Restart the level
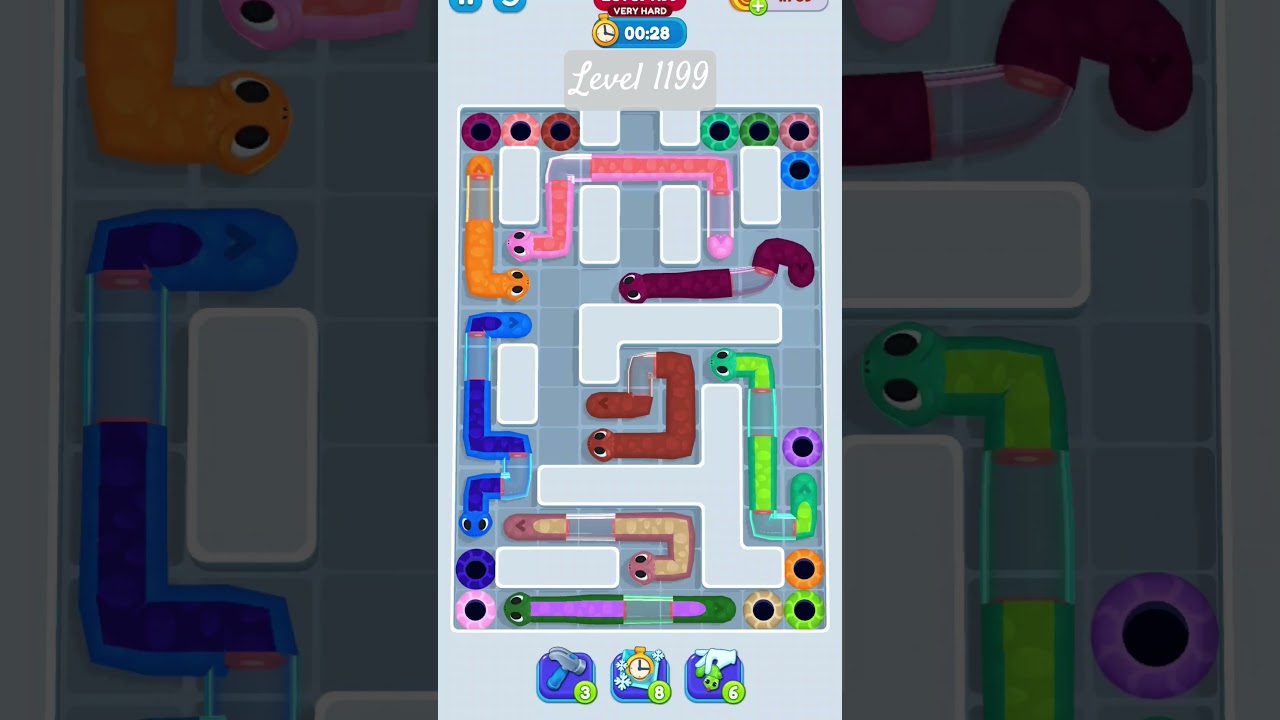1280x720 pixels. point(508,5)
